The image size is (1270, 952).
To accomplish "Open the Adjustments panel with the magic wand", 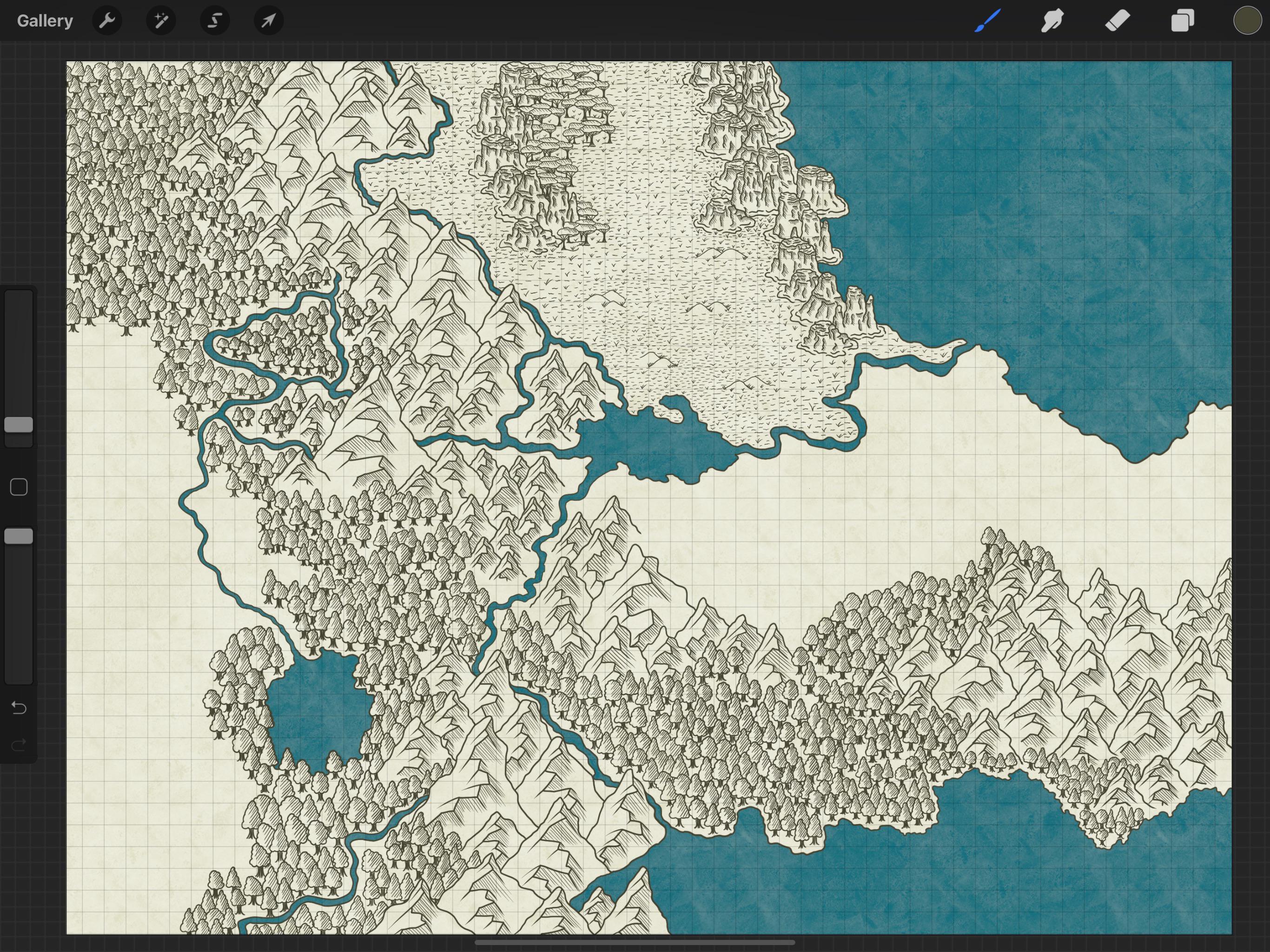I will (x=161, y=20).
